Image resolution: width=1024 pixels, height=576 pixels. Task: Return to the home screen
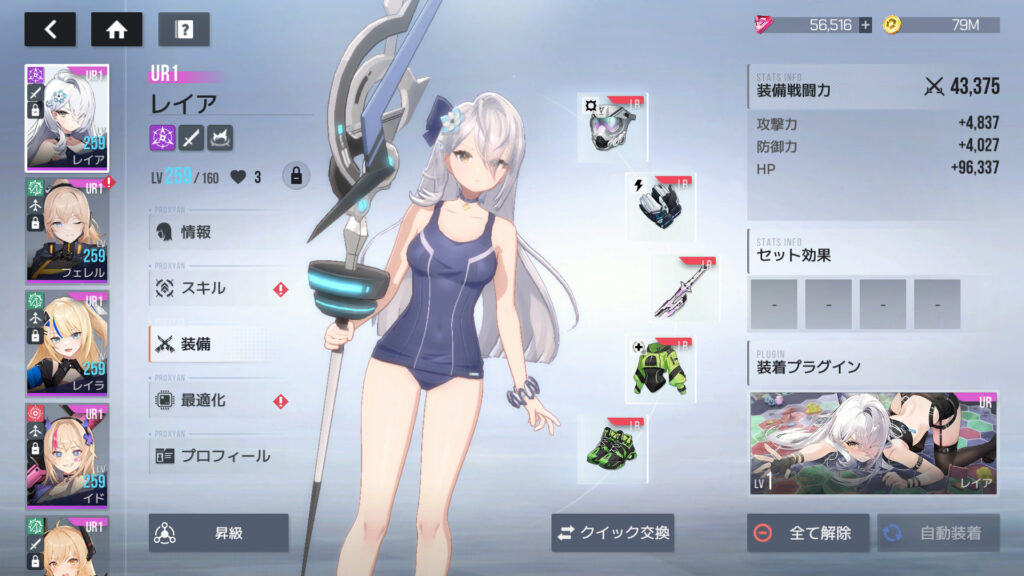tap(116, 29)
